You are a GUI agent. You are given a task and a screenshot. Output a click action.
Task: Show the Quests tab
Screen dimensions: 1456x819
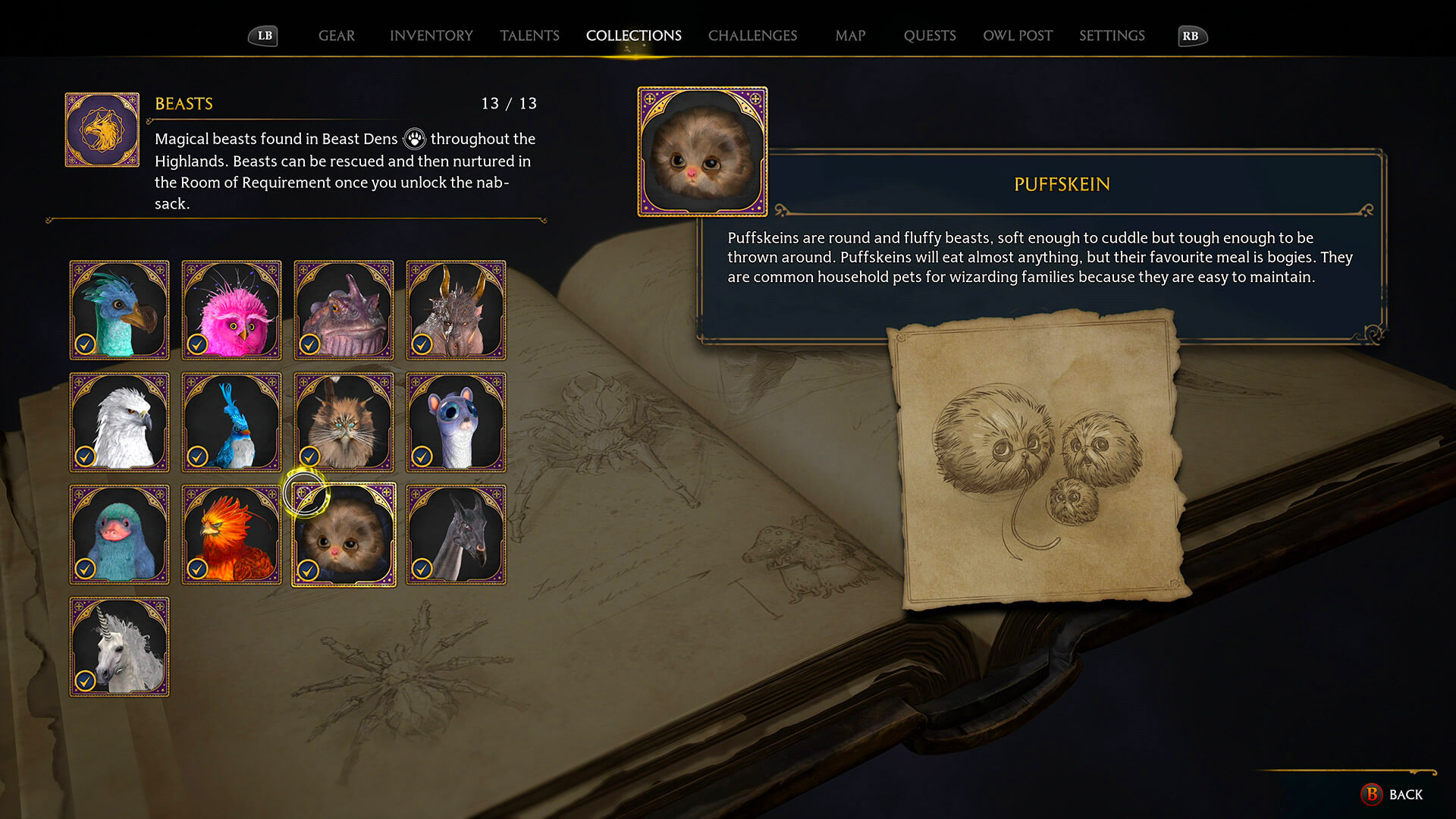coord(930,36)
